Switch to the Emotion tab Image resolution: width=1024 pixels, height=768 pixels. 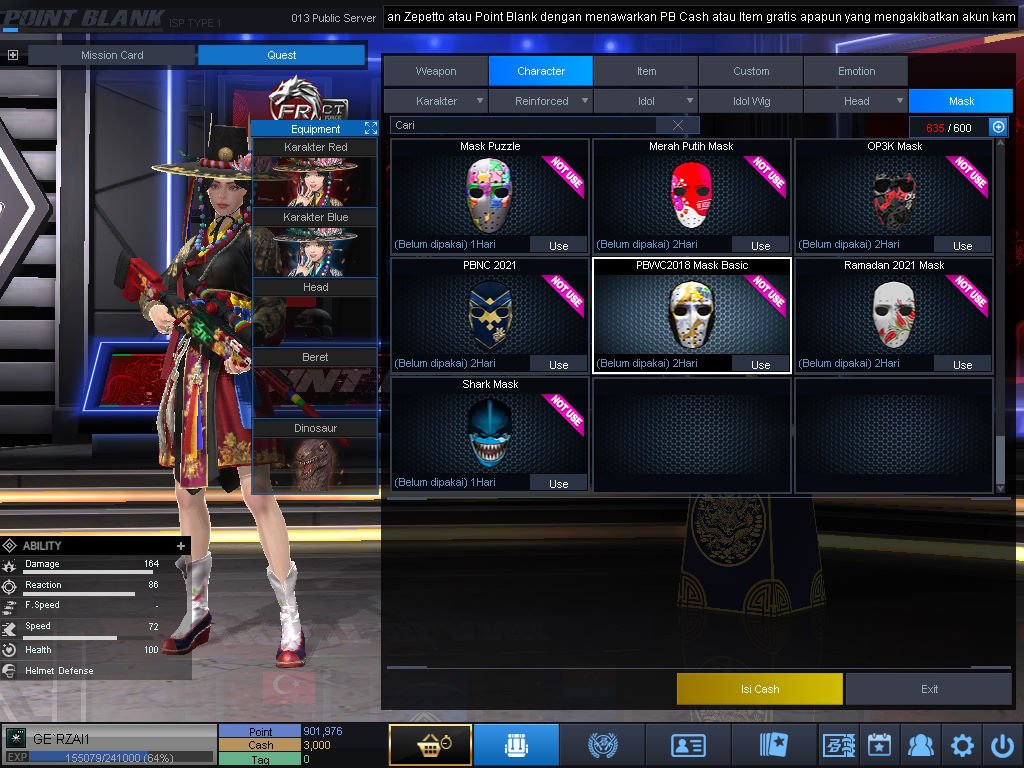click(856, 71)
